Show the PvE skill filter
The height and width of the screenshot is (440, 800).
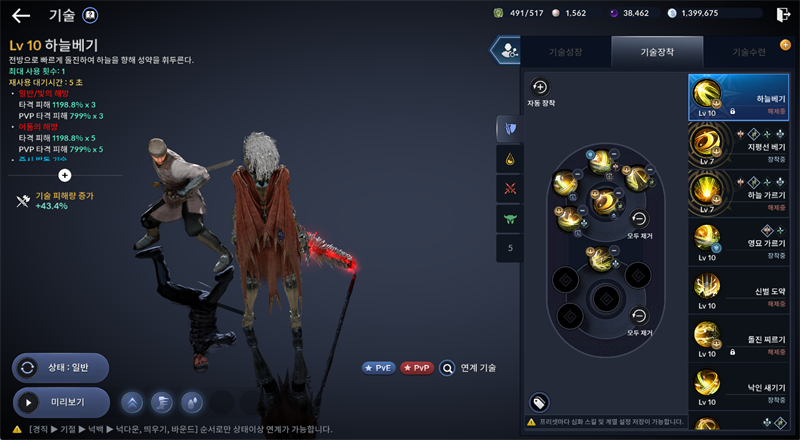379,367
